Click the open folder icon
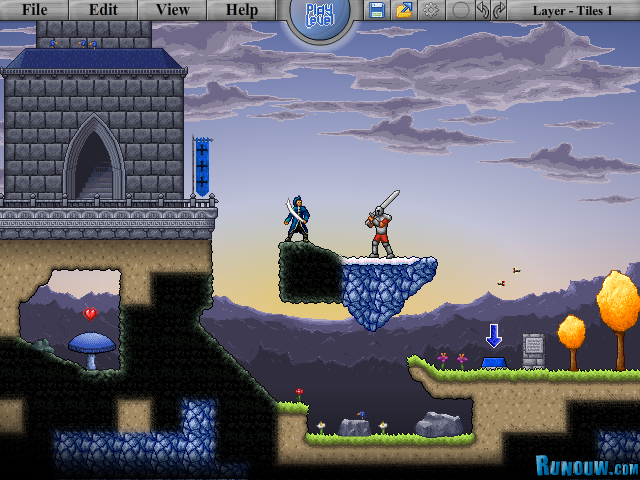Screen dimensions: 640x480 point(404,10)
